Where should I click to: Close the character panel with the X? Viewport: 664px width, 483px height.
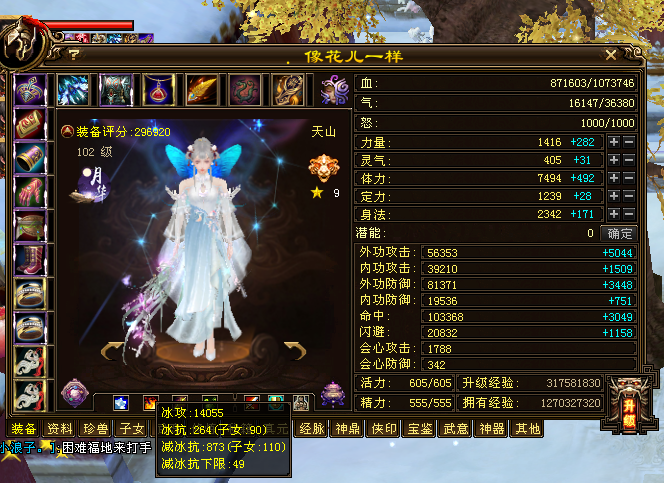click(611, 55)
